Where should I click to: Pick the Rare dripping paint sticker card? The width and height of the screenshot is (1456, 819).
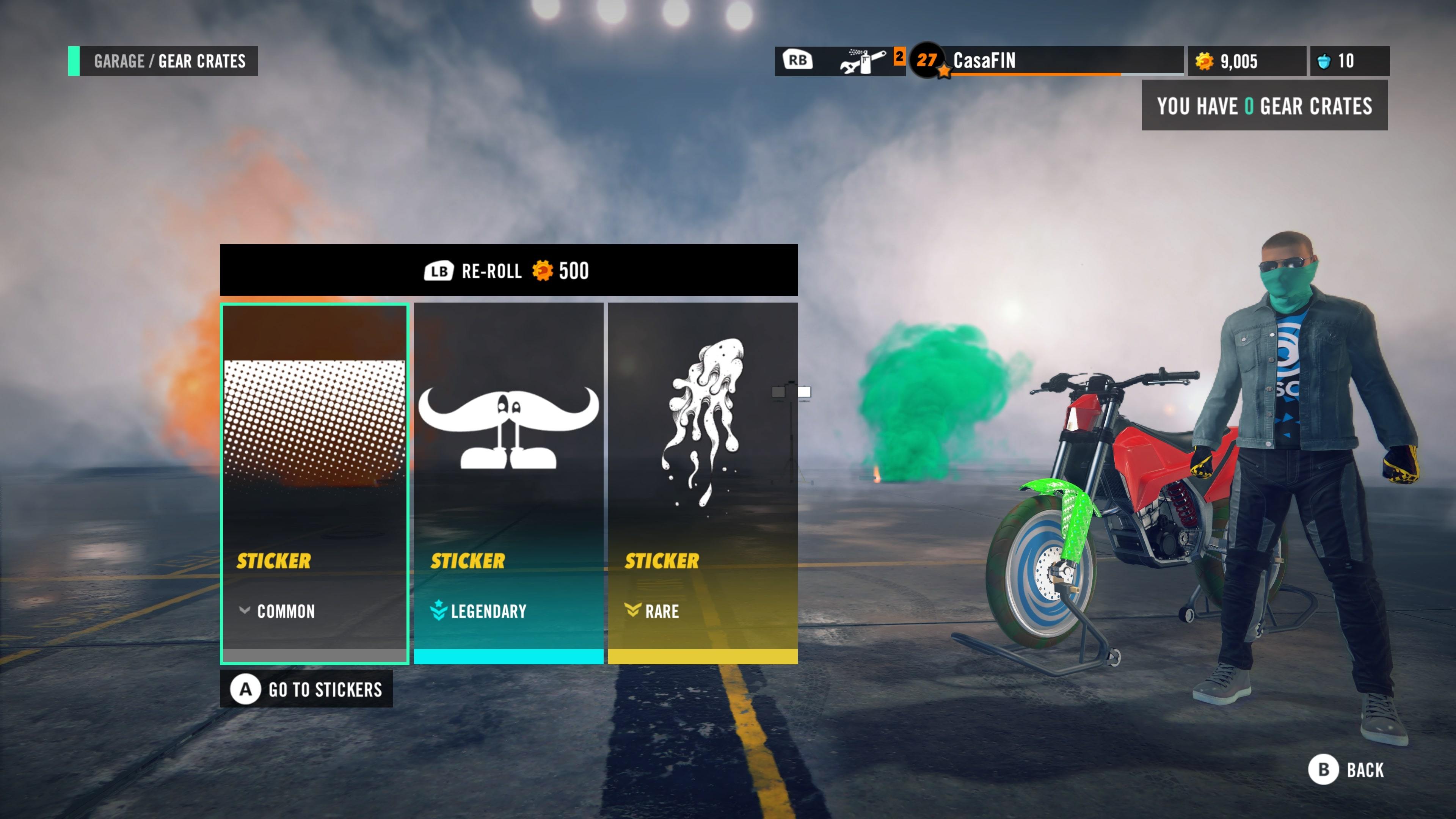click(x=703, y=483)
